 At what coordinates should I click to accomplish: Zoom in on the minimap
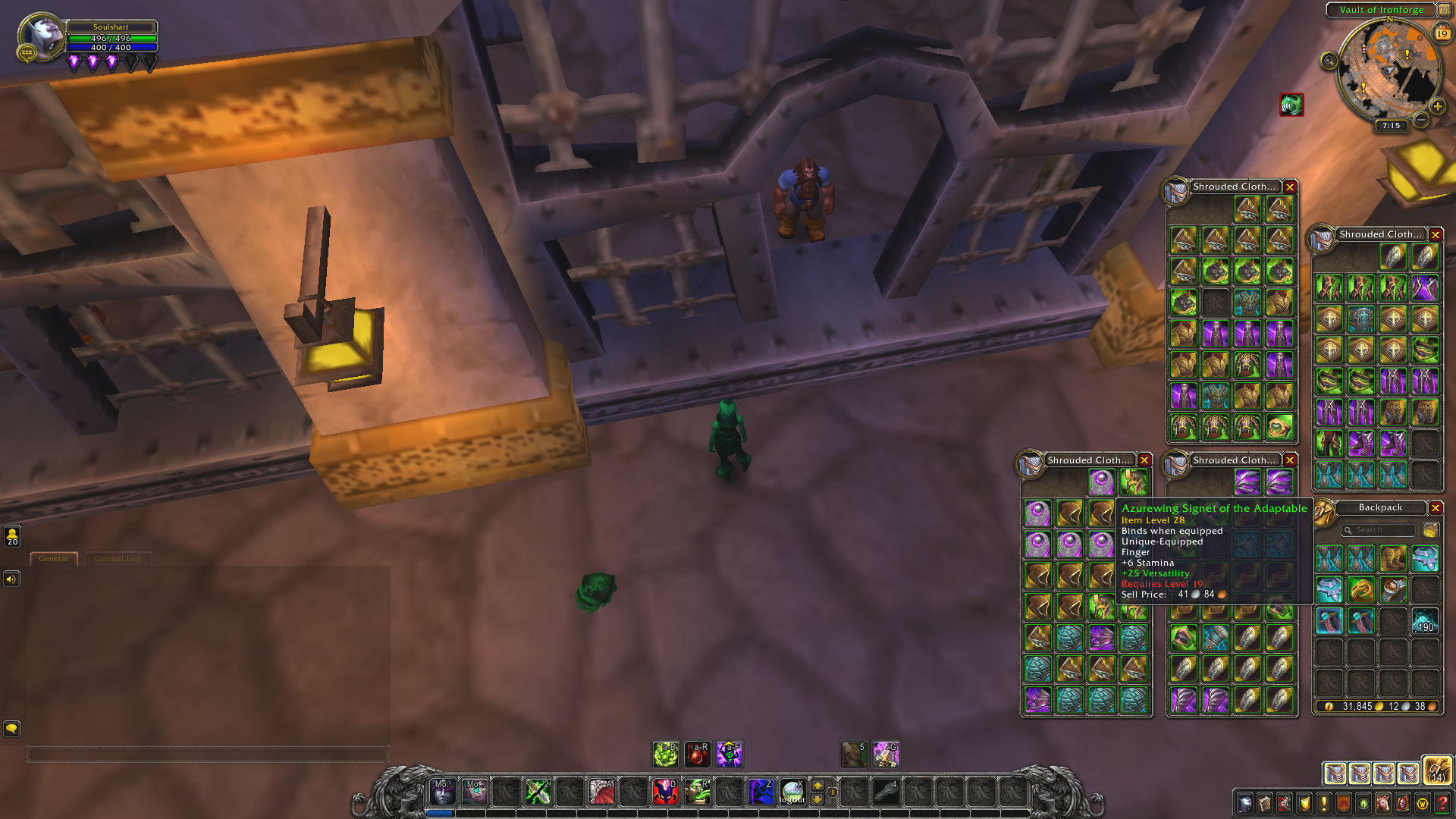(x=1437, y=106)
